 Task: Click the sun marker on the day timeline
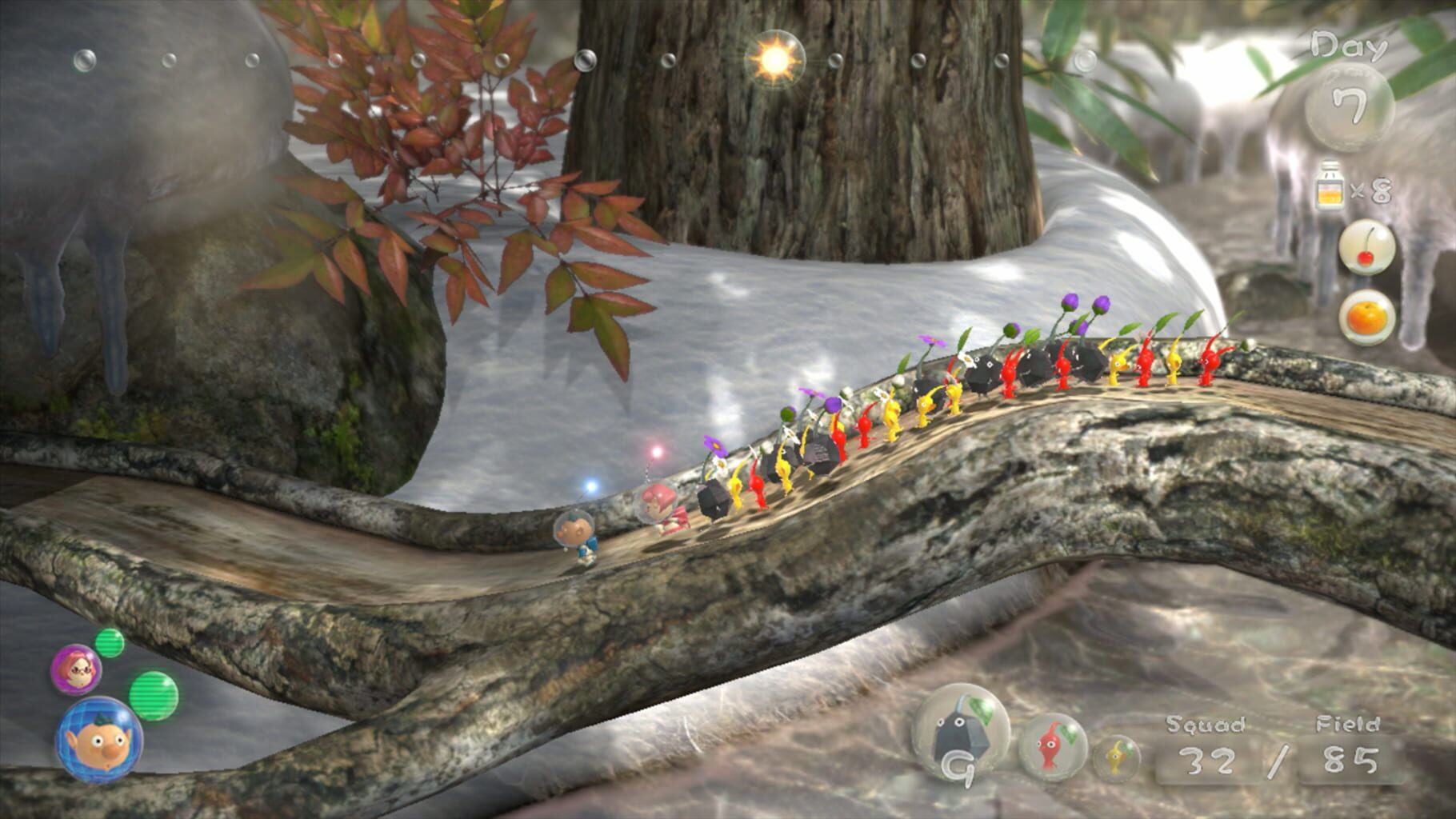pos(774,58)
